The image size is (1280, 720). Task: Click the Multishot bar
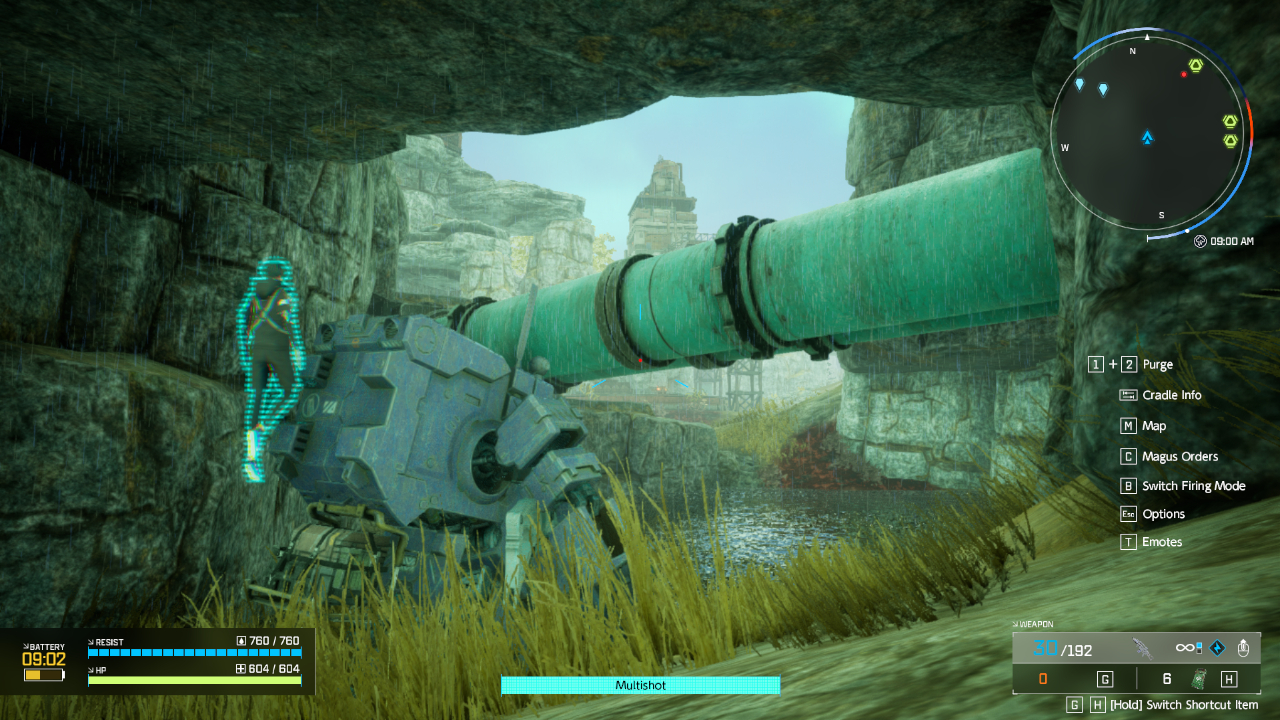640,685
